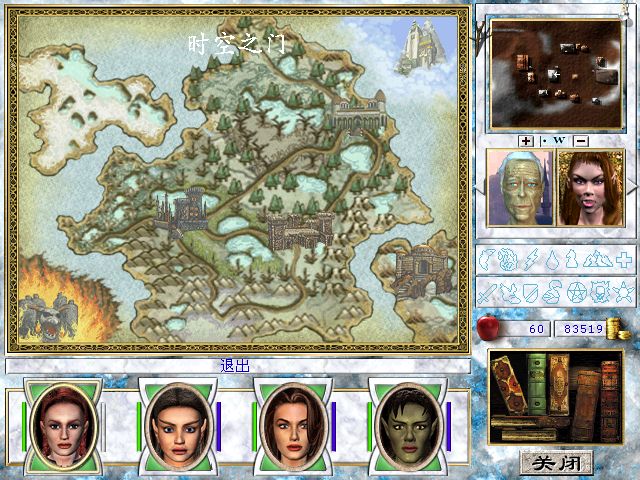Click the shield status icon

tap(531, 292)
